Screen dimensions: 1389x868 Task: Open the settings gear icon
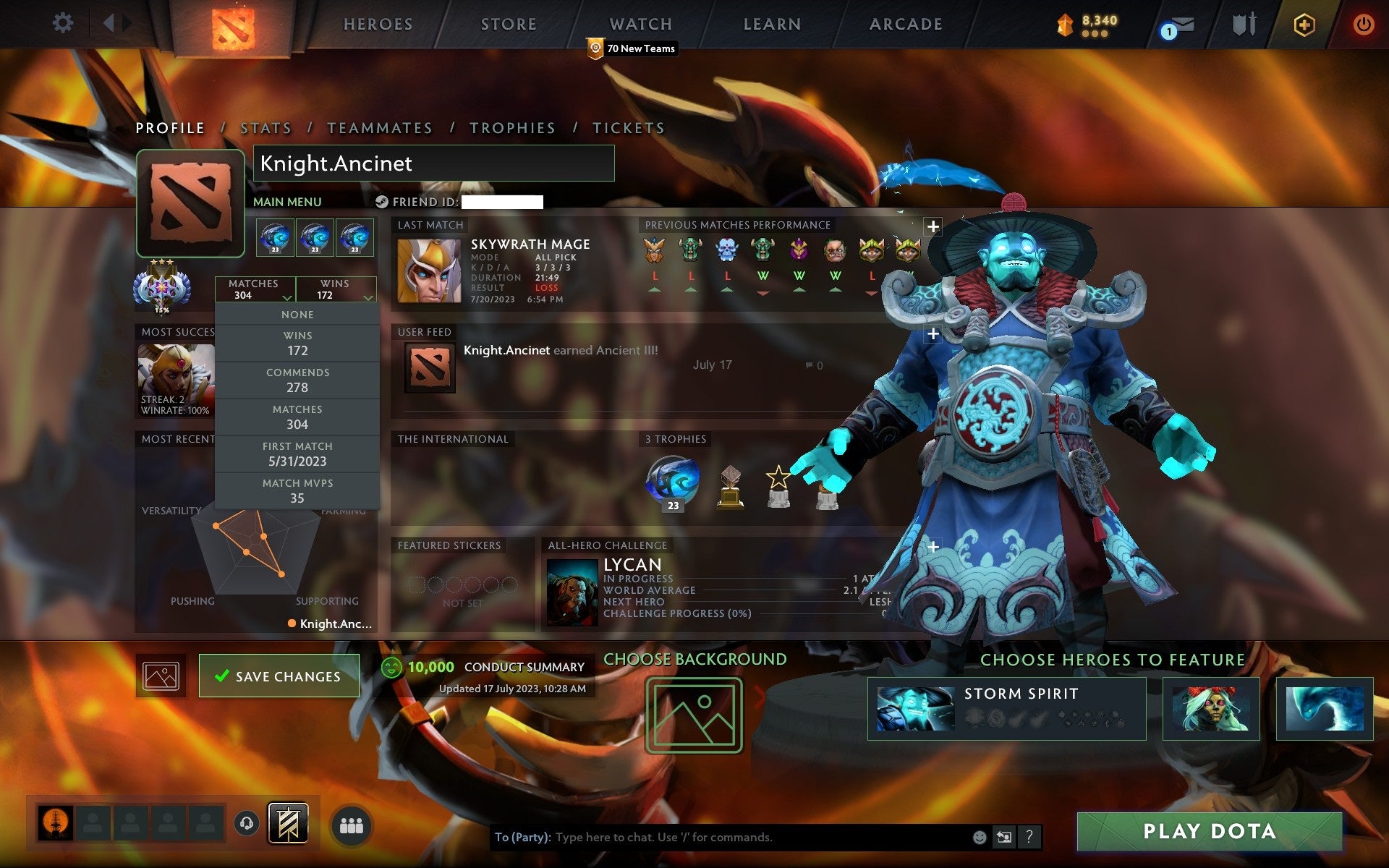point(64,23)
